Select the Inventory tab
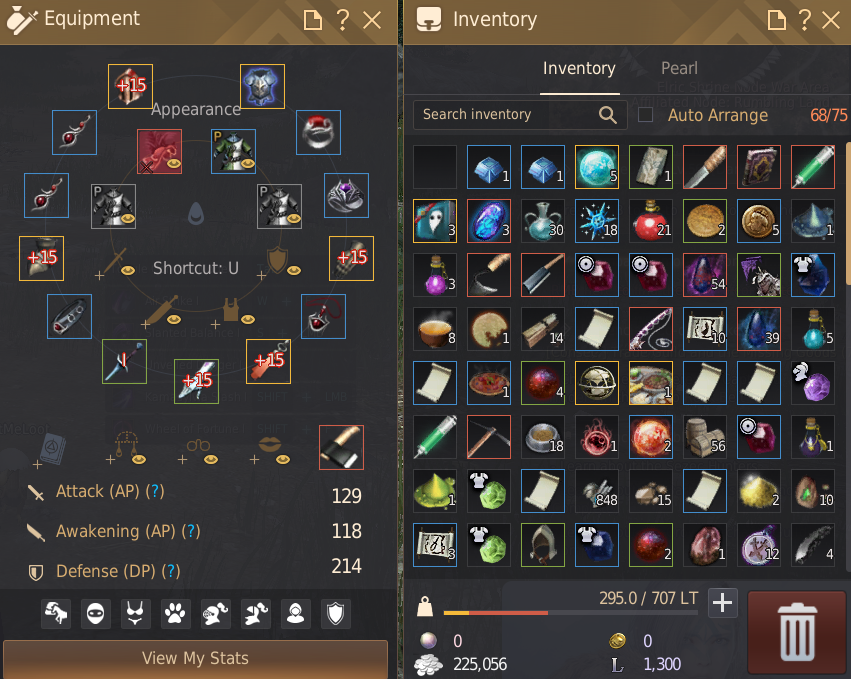 579,68
